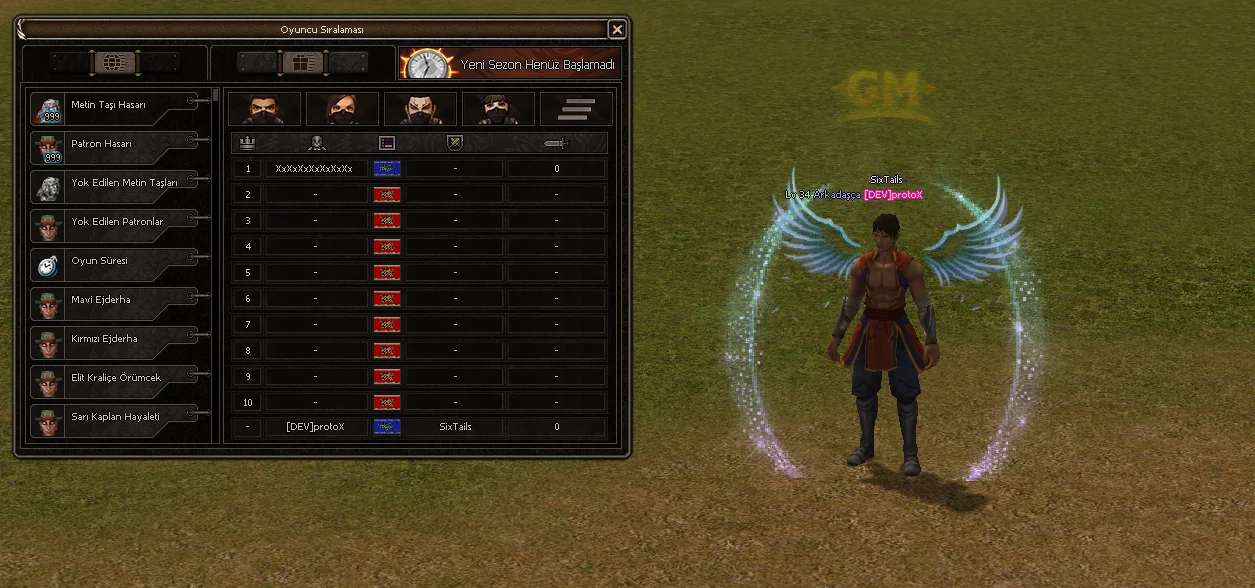Switch to the window-grid icon ranking tab
Screen dimensions: 1255x588
[302, 63]
